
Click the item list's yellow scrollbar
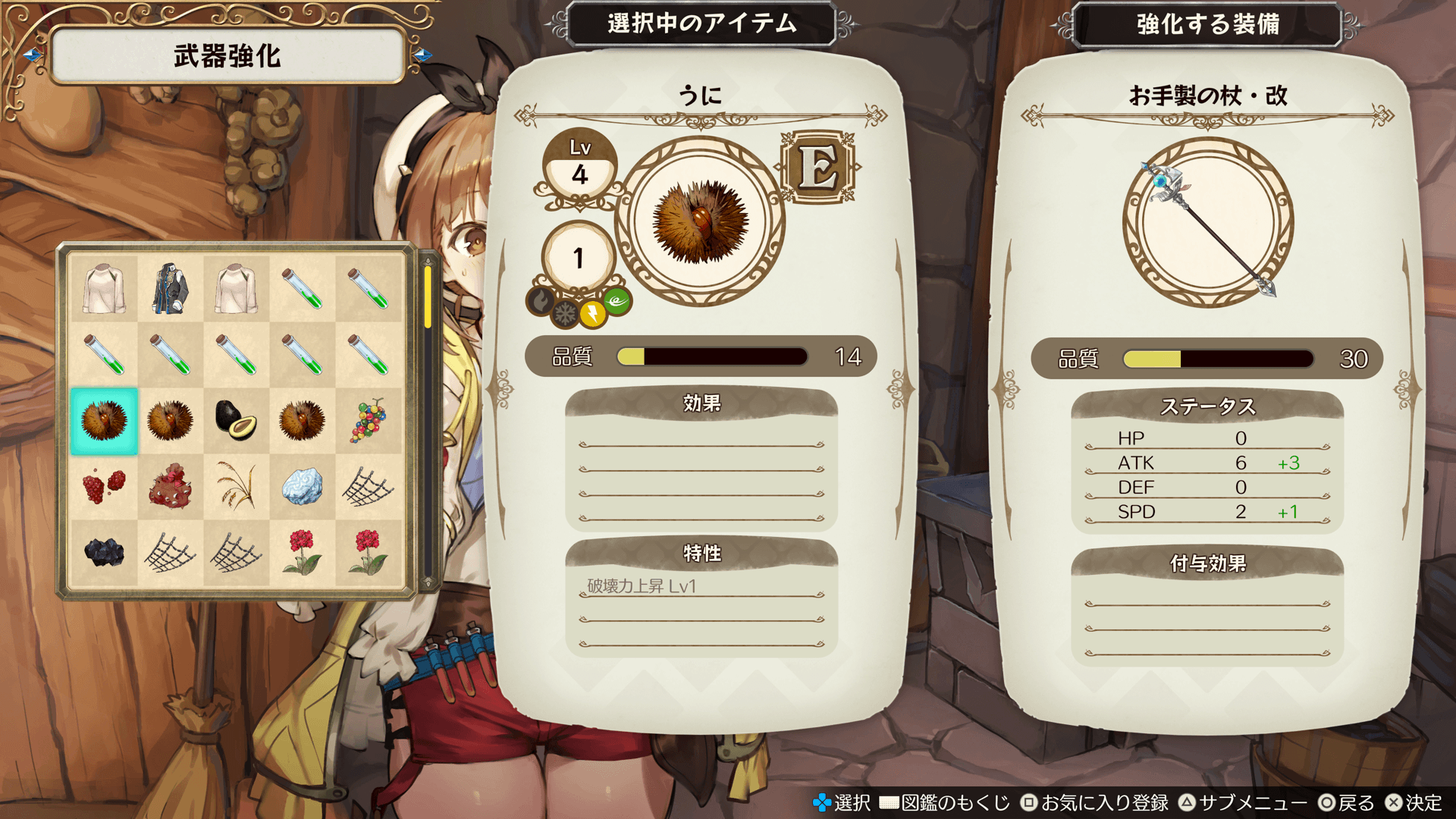[x=428, y=297]
